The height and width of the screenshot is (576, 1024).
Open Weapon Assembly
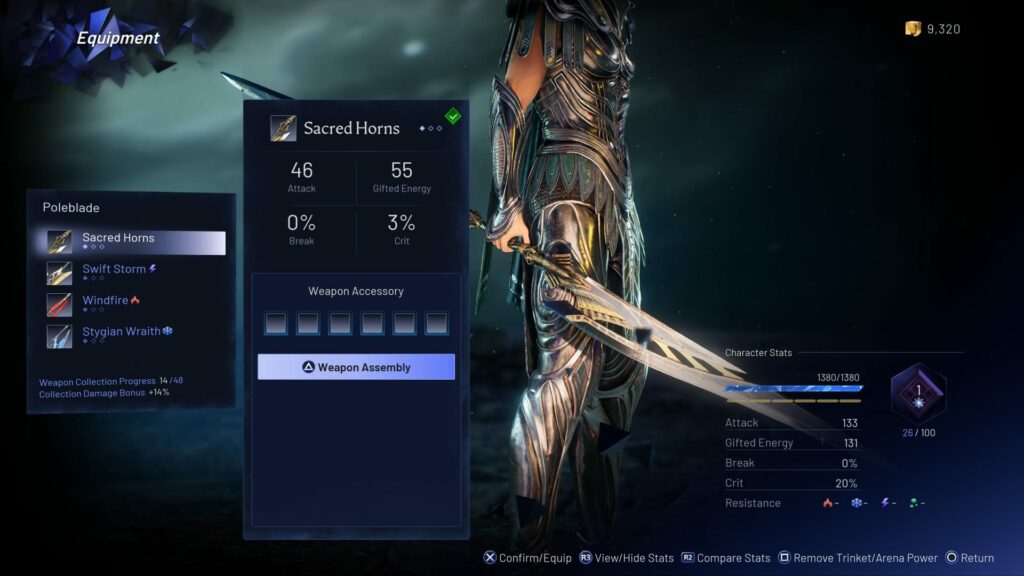[x=356, y=367]
